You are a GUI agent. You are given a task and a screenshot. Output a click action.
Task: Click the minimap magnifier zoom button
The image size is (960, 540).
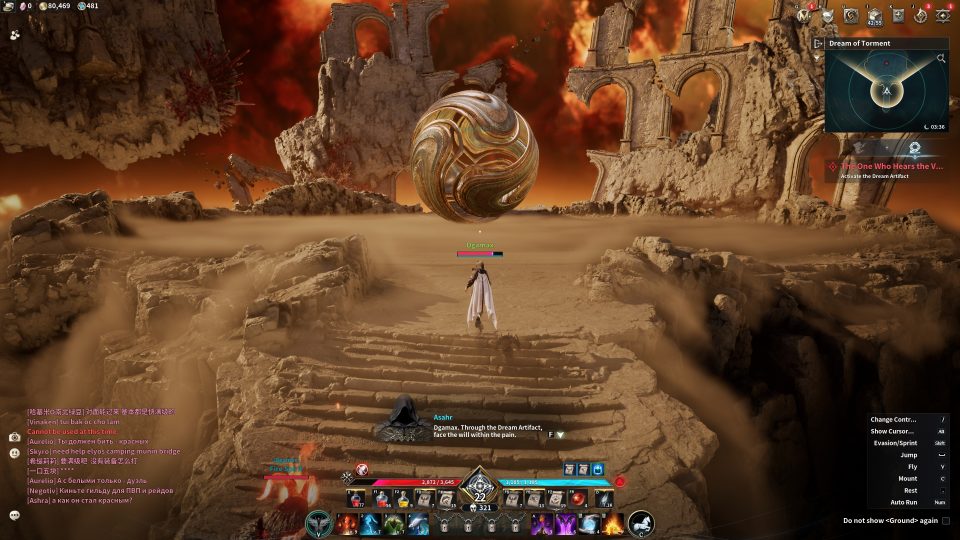[941, 59]
